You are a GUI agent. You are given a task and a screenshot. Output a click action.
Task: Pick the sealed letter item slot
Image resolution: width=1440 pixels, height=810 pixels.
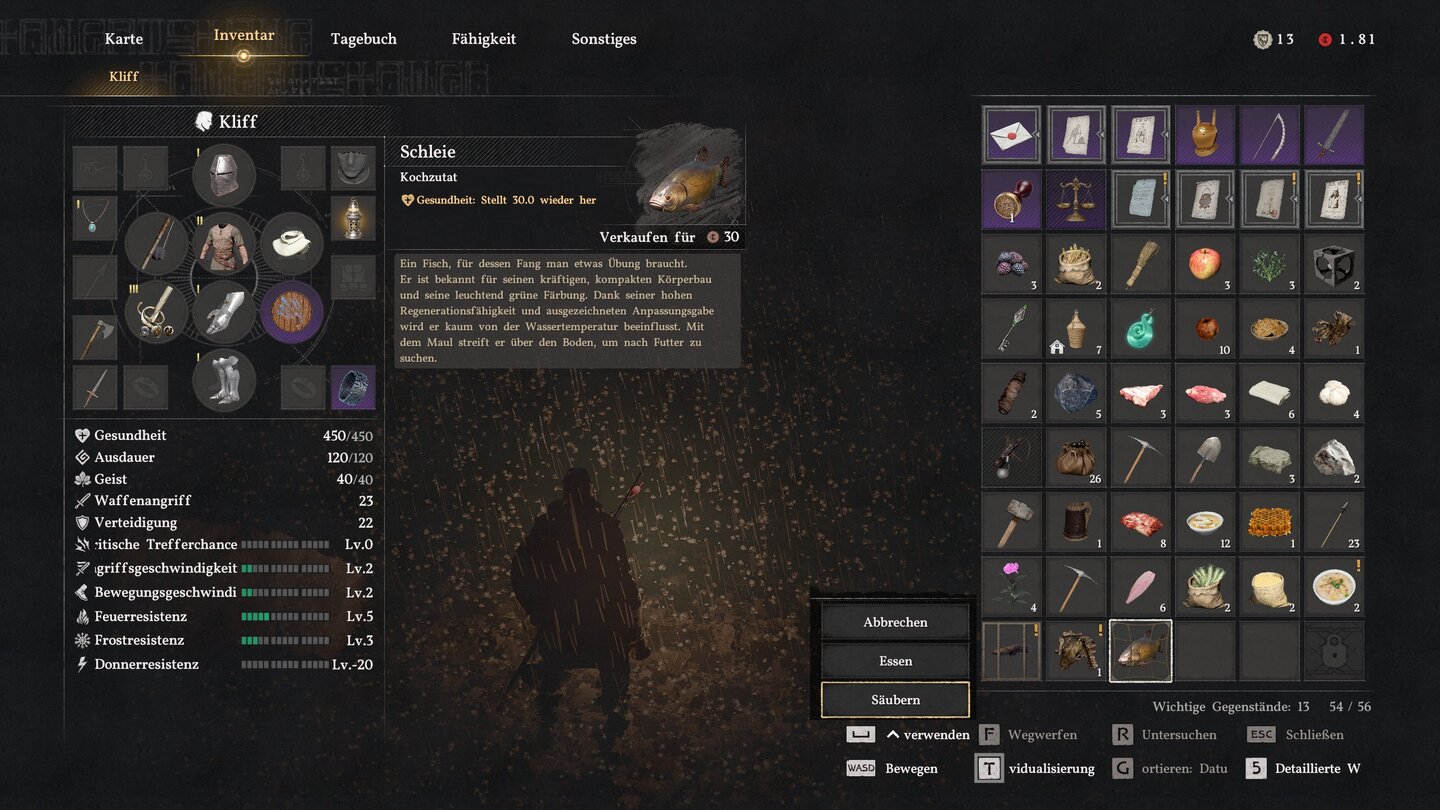tap(1011, 135)
